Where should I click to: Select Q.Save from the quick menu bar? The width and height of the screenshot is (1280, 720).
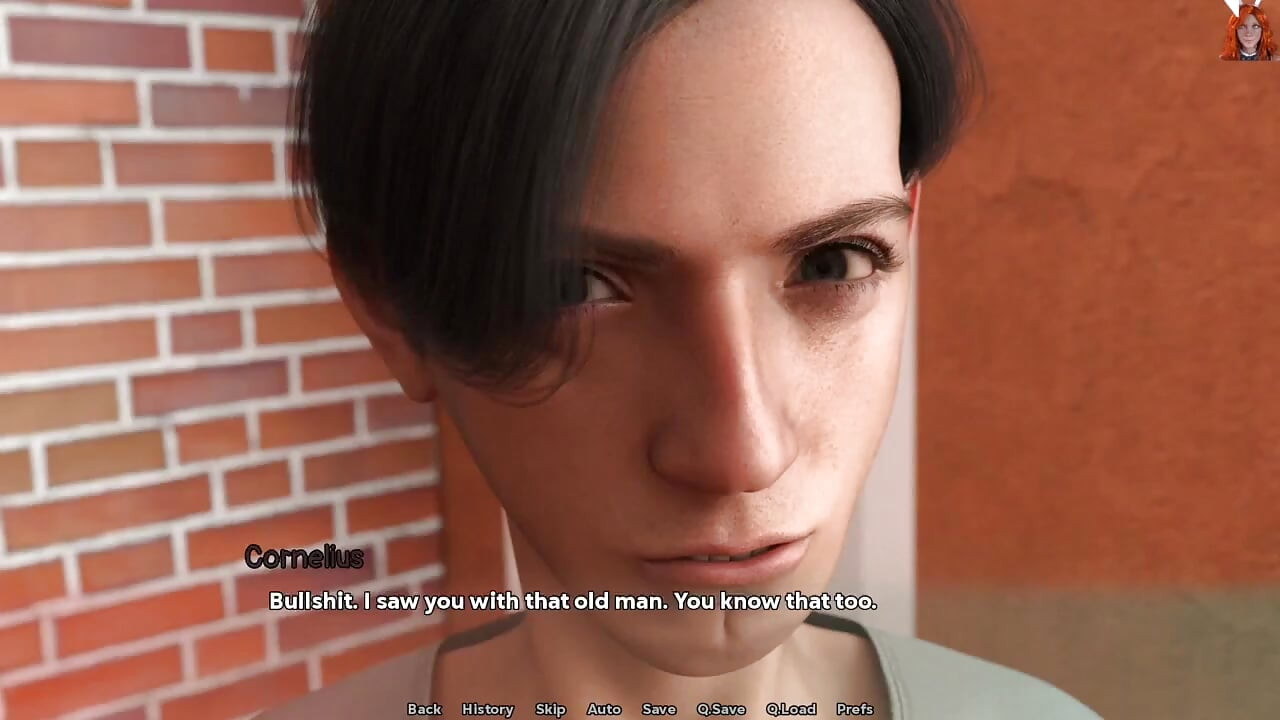point(721,709)
